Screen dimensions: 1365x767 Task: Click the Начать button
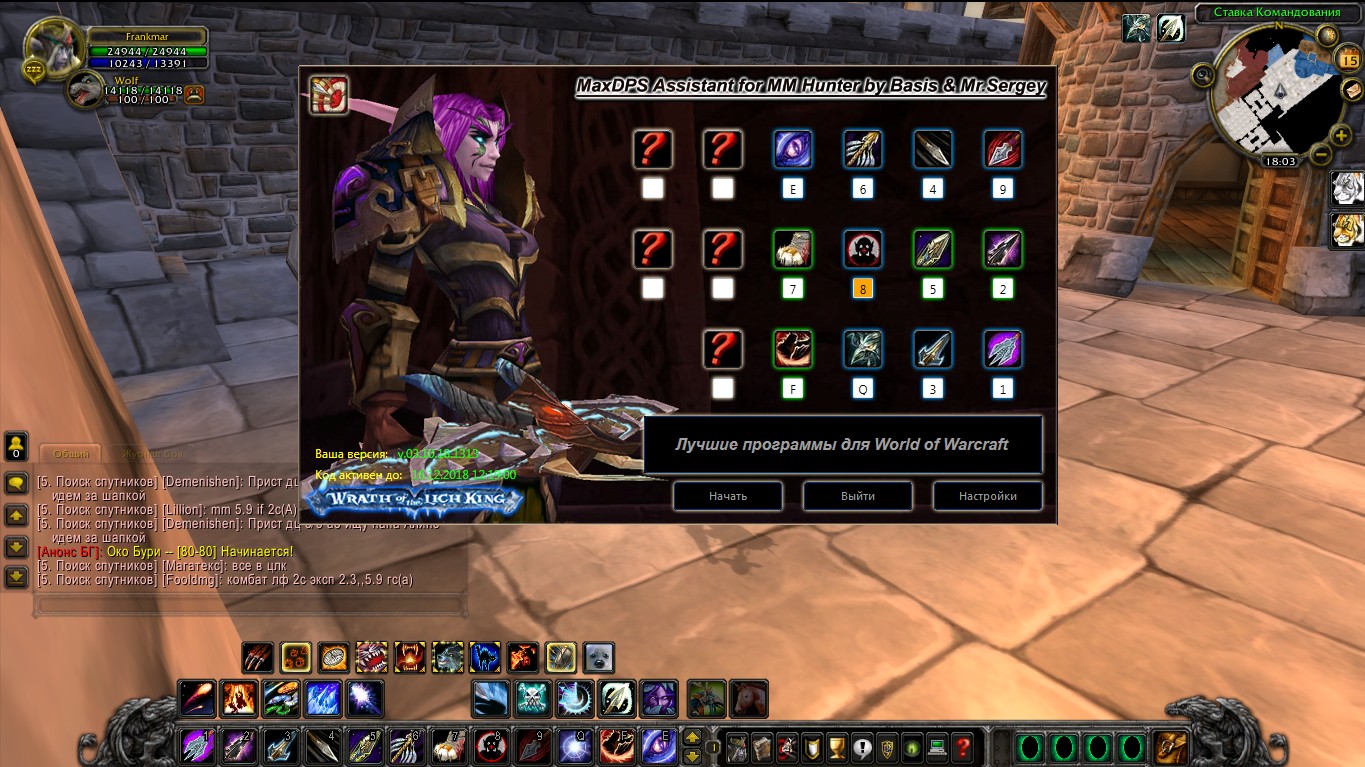(x=727, y=496)
